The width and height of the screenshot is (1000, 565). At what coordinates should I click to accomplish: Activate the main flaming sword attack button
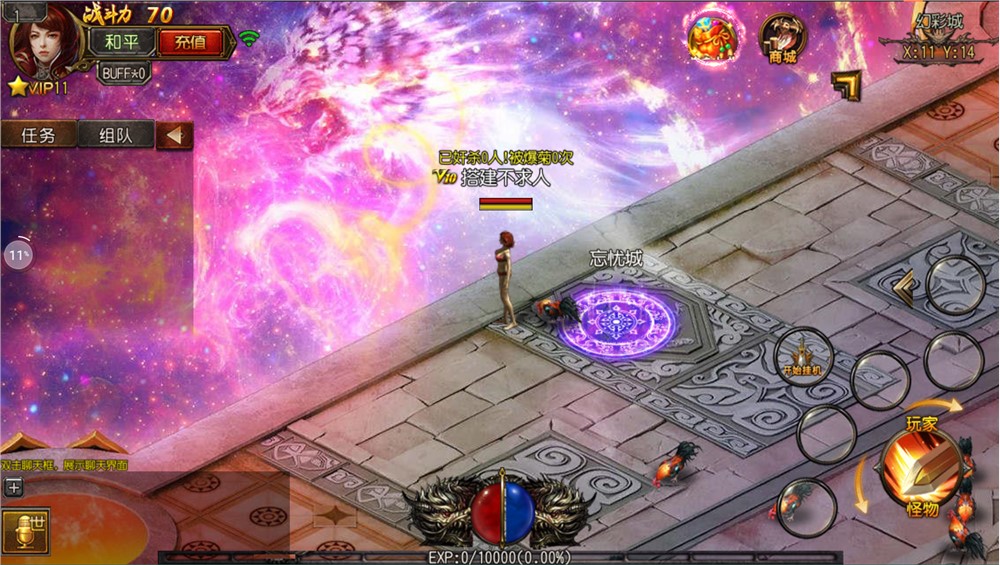point(921,467)
